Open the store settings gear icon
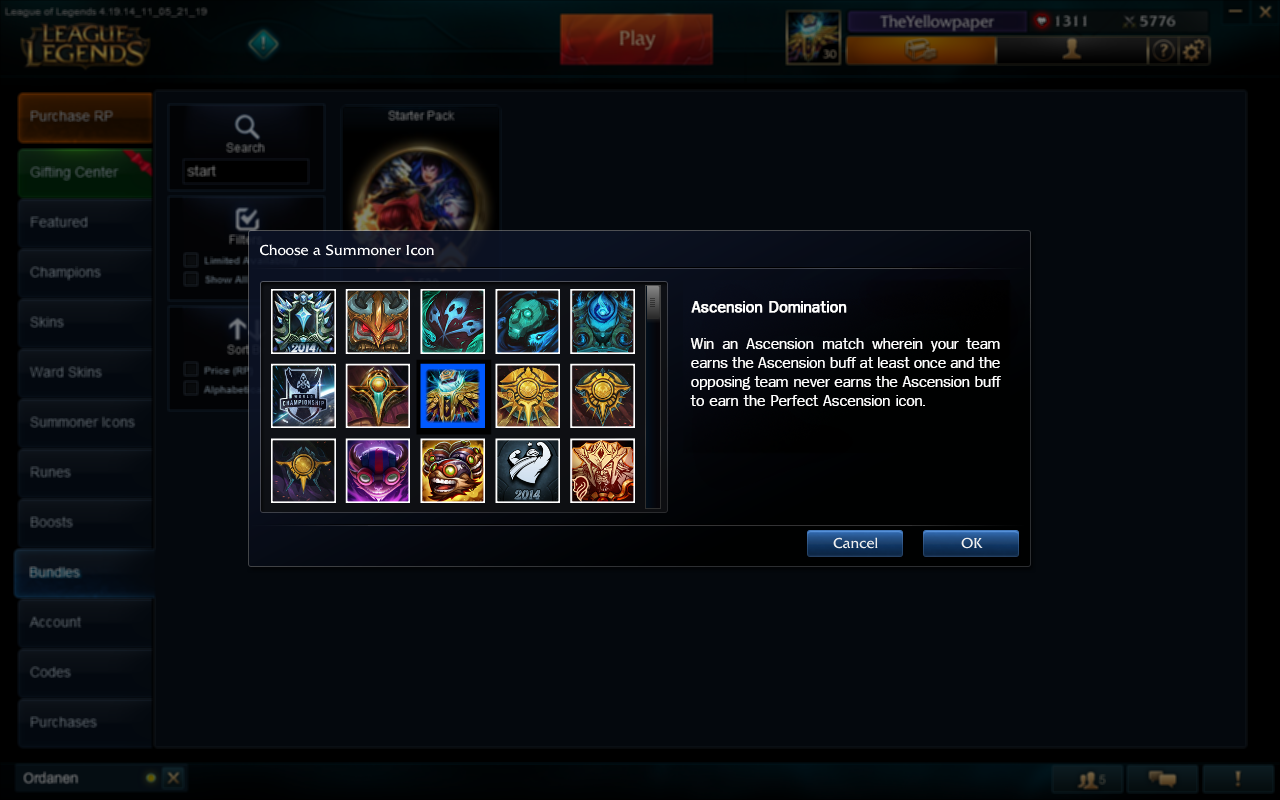The image size is (1280, 800). [1196, 49]
